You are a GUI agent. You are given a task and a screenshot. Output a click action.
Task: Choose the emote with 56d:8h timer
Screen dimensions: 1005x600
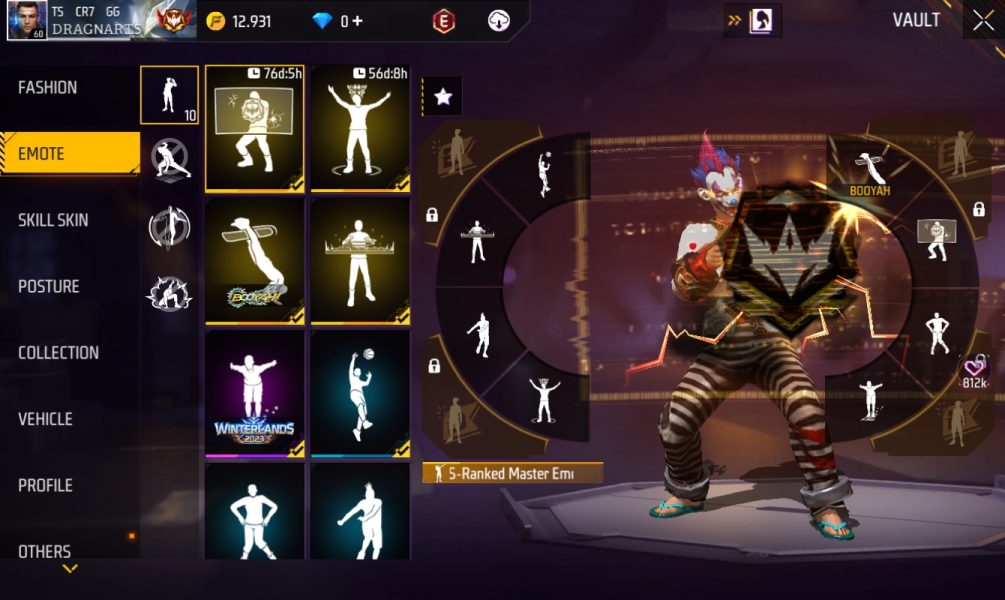[360, 128]
